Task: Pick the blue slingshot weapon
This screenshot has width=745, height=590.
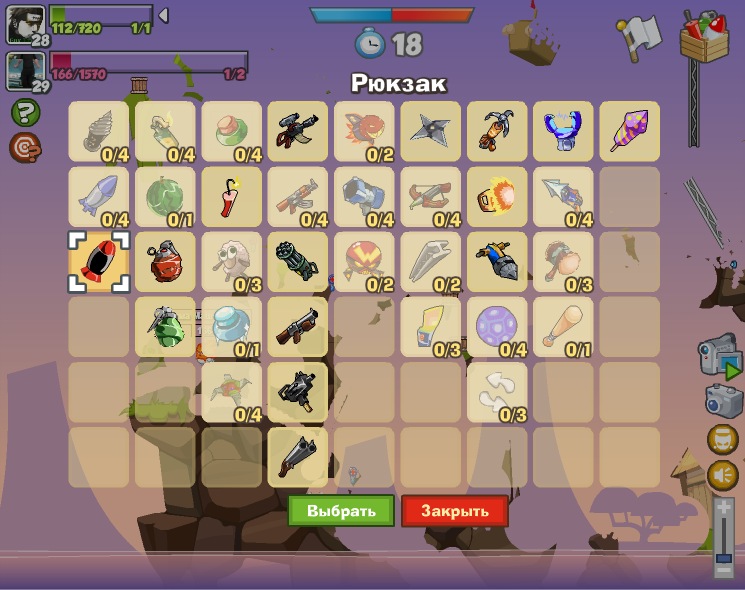Action: 563,130
